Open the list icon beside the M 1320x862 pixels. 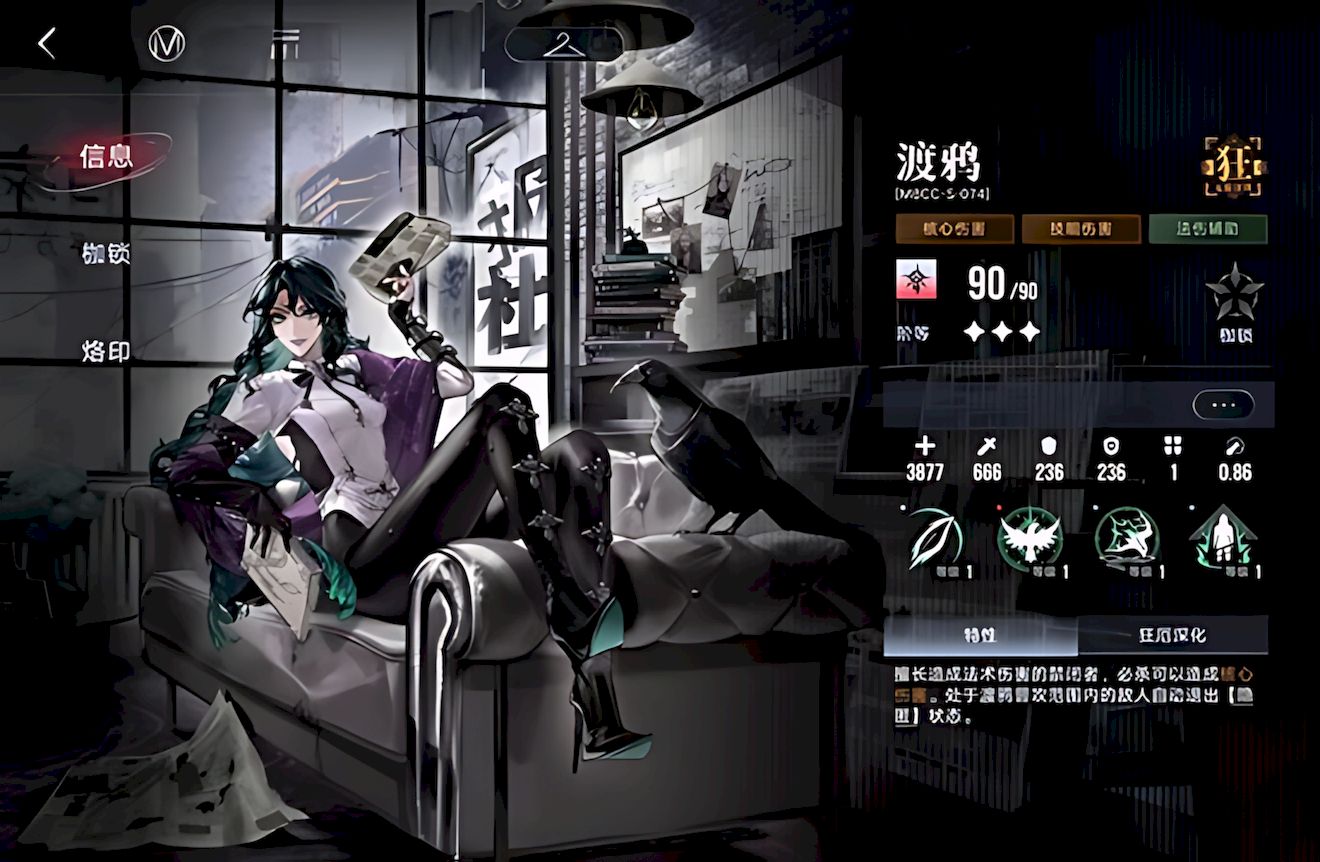point(285,43)
